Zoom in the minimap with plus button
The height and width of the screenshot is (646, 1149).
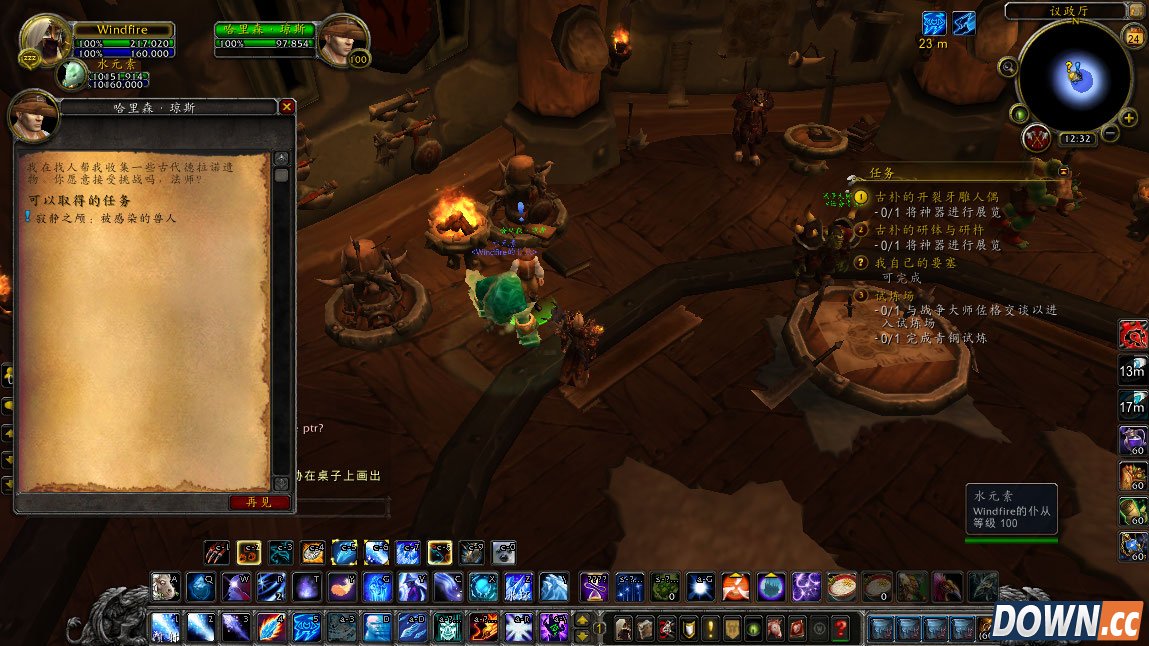coord(1129,118)
